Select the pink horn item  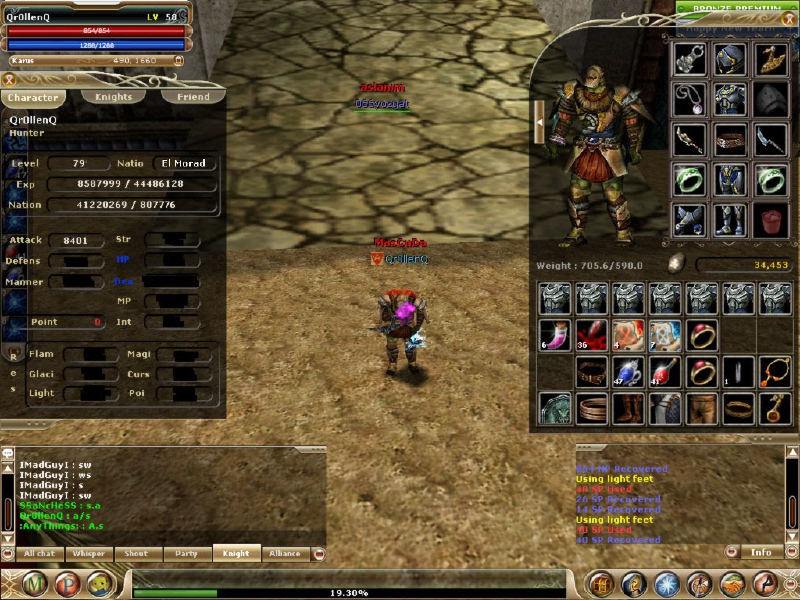pyautogui.click(x=553, y=335)
